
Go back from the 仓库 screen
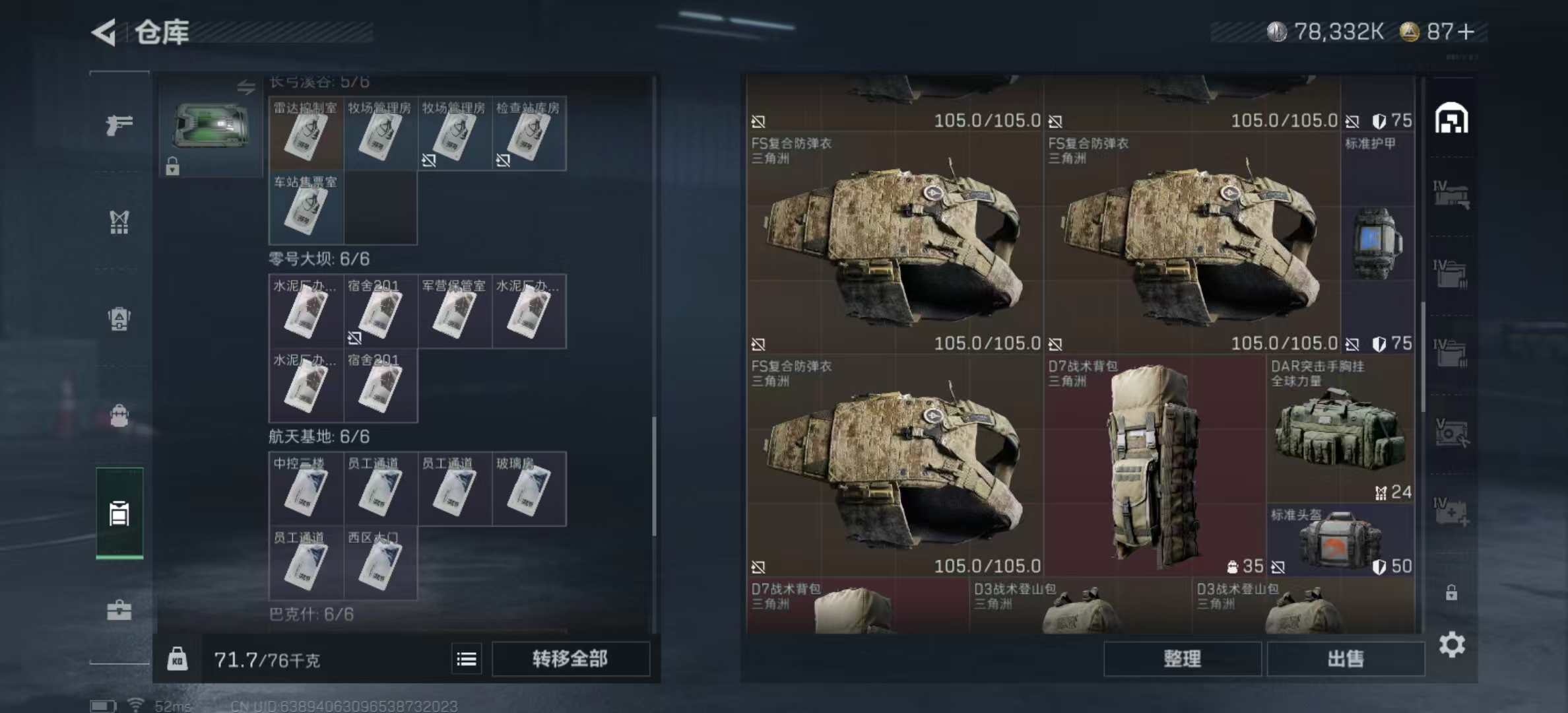[104, 32]
